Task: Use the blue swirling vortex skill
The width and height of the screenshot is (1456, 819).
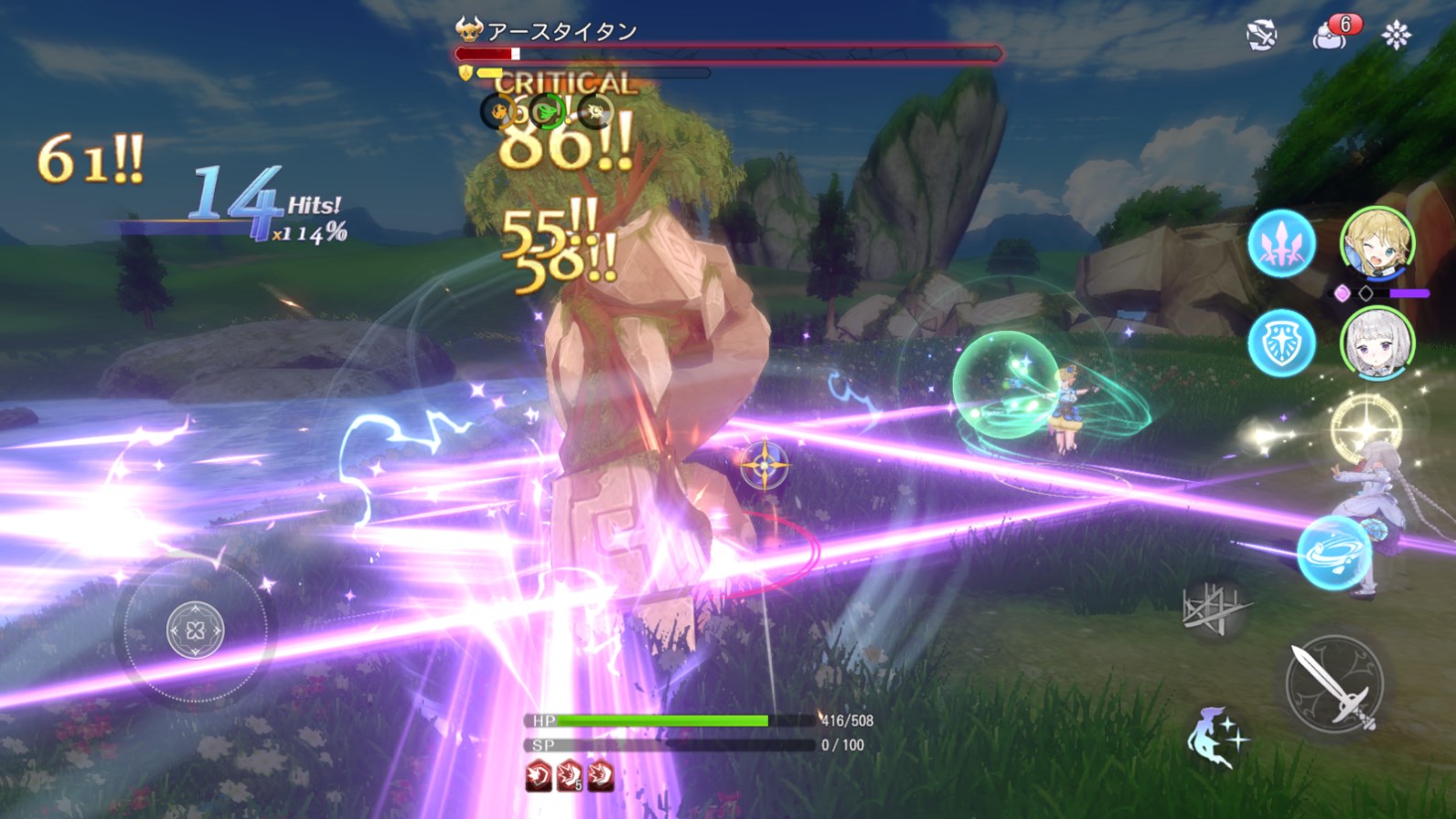Action: point(1334,552)
